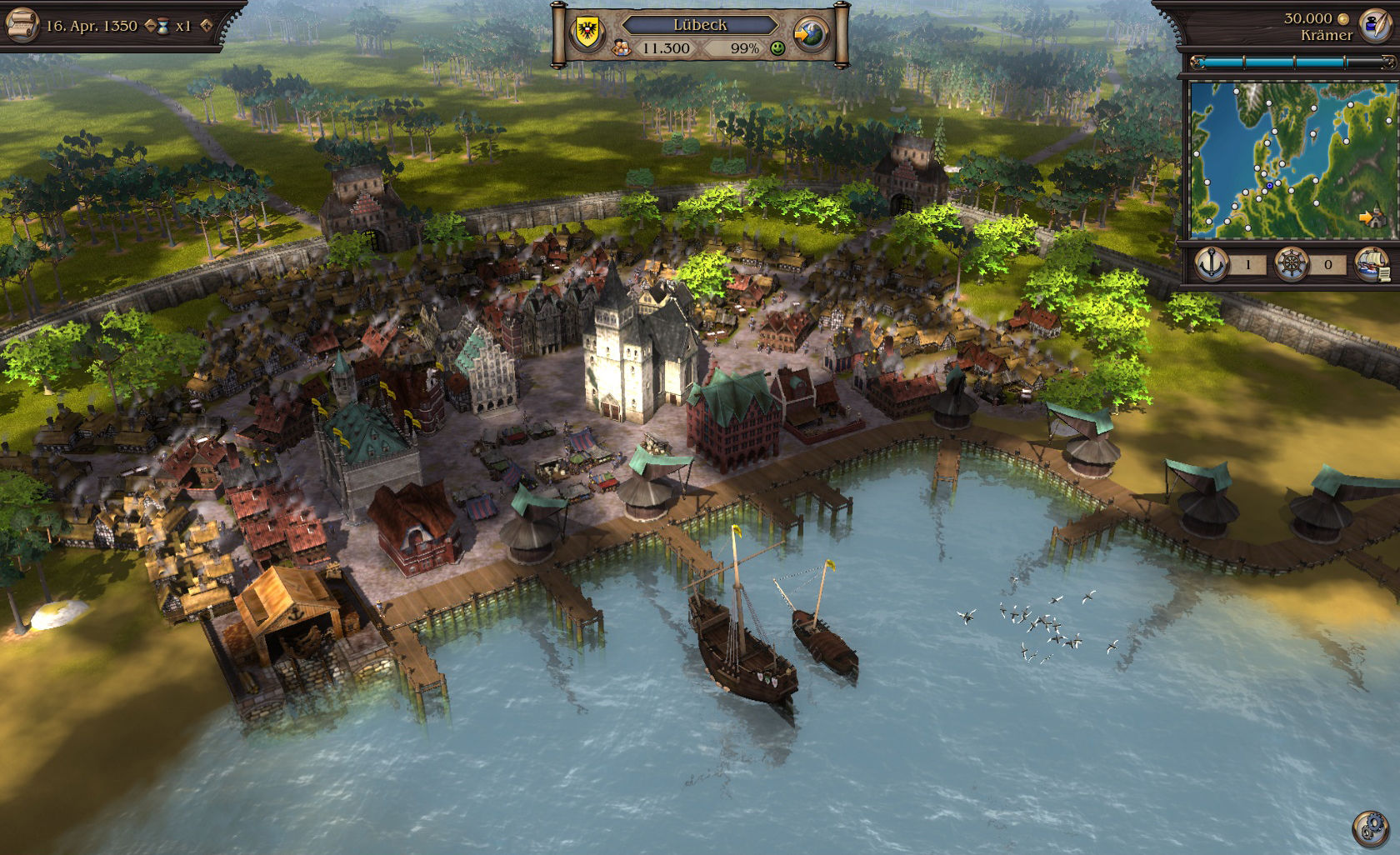Viewport: 1400px width, 855px height.
Task: Adjust the minimap zoom slider
Action: pyautogui.click(x=1346, y=61)
